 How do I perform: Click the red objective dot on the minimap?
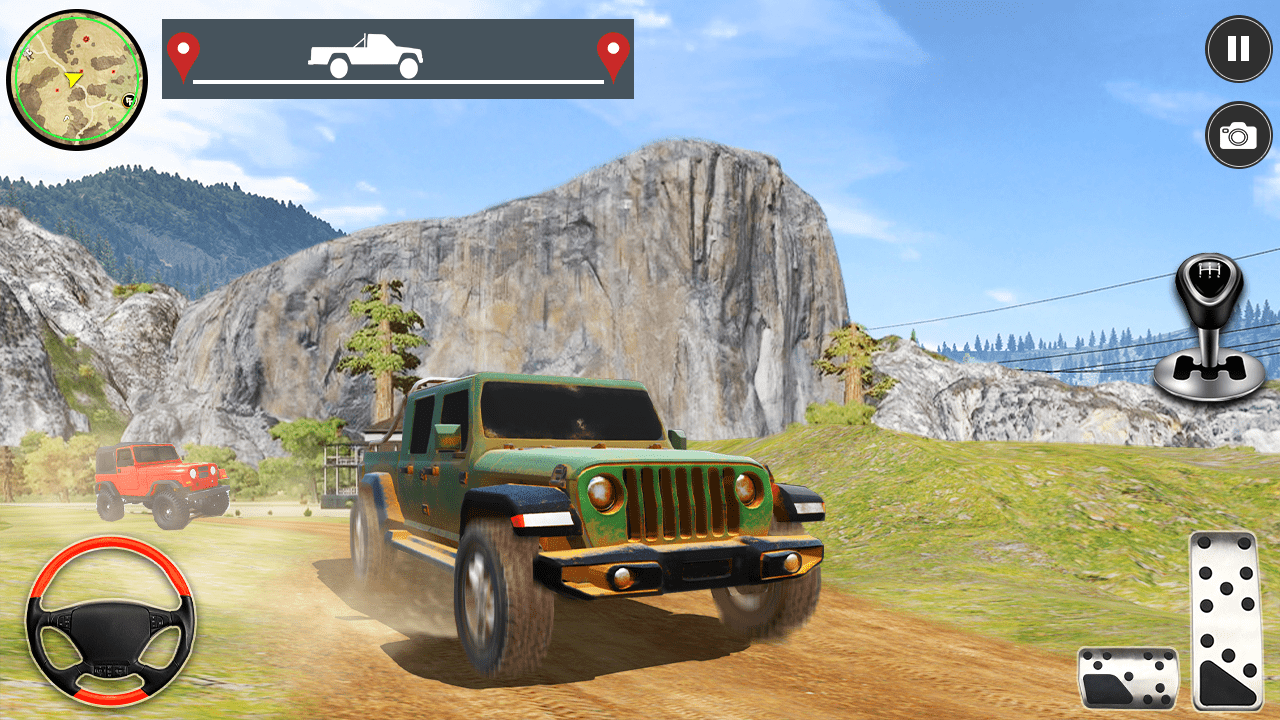tap(86, 39)
